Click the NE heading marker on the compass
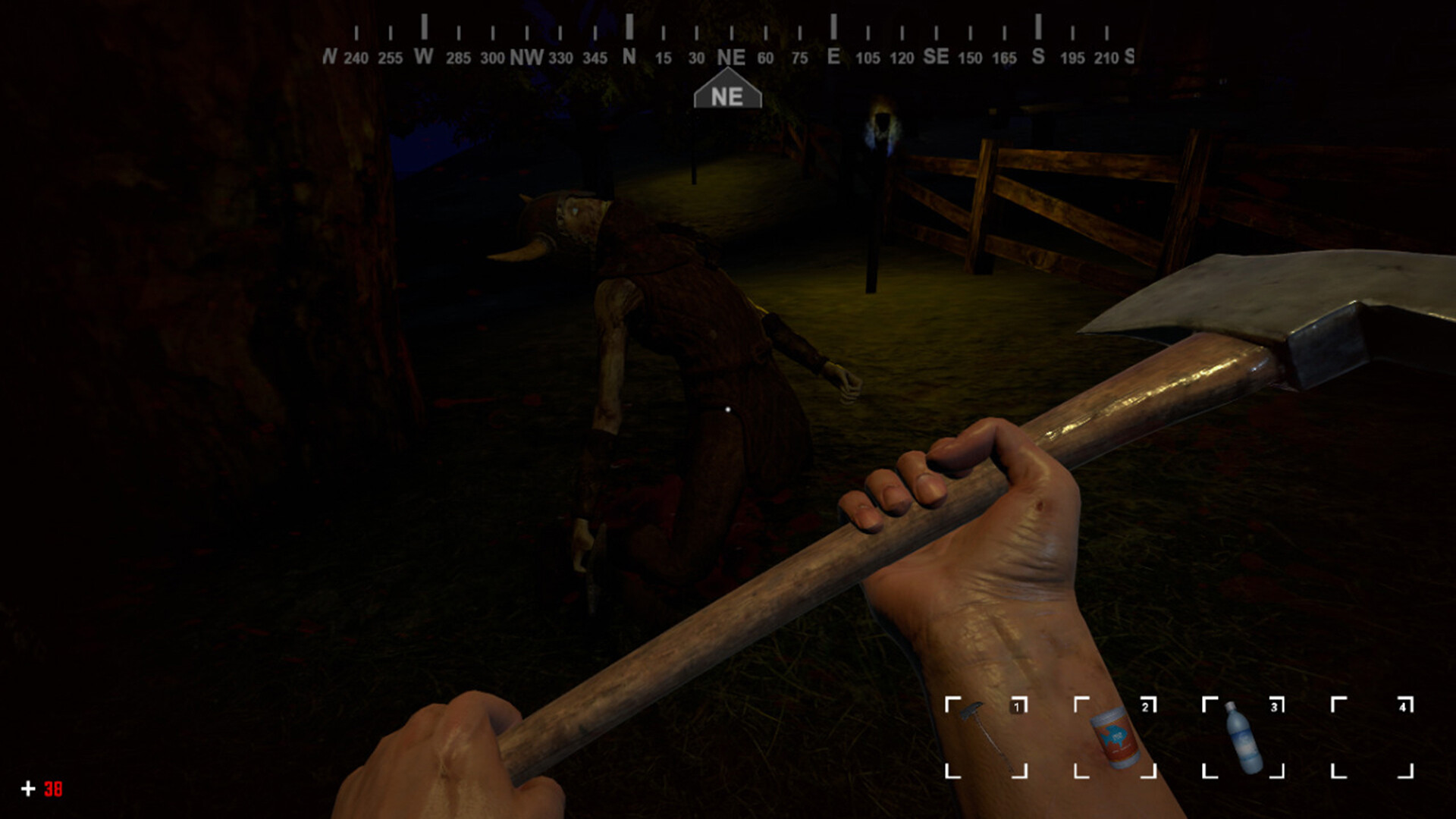 pyautogui.click(x=726, y=94)
